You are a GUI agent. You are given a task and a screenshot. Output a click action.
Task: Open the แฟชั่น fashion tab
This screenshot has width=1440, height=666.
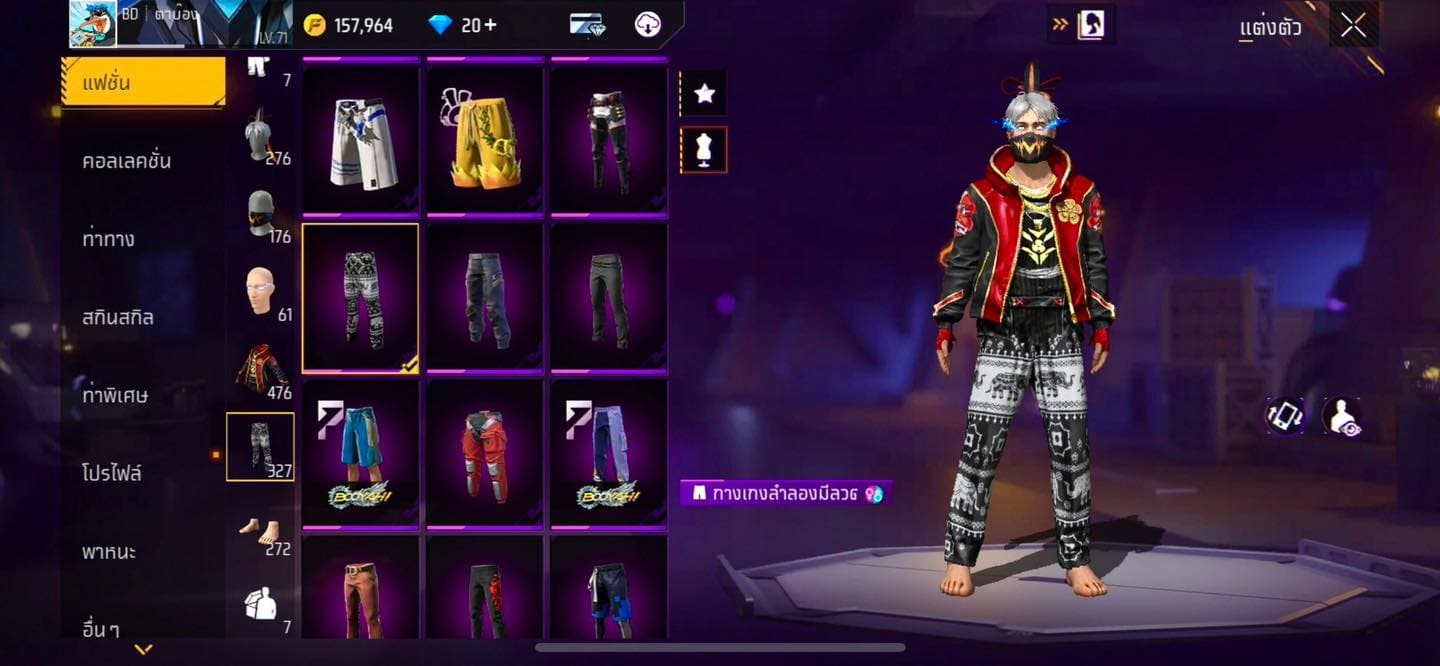click(x=143, y=82)
